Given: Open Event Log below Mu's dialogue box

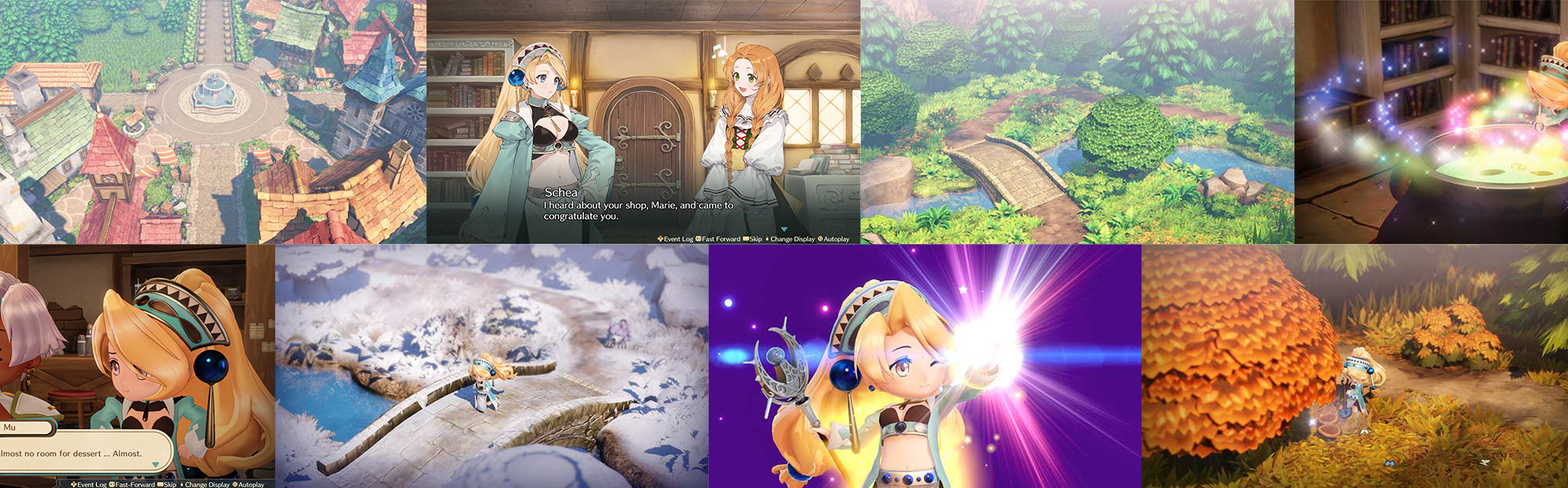Looking at the screenshot, I should [89, 484].
